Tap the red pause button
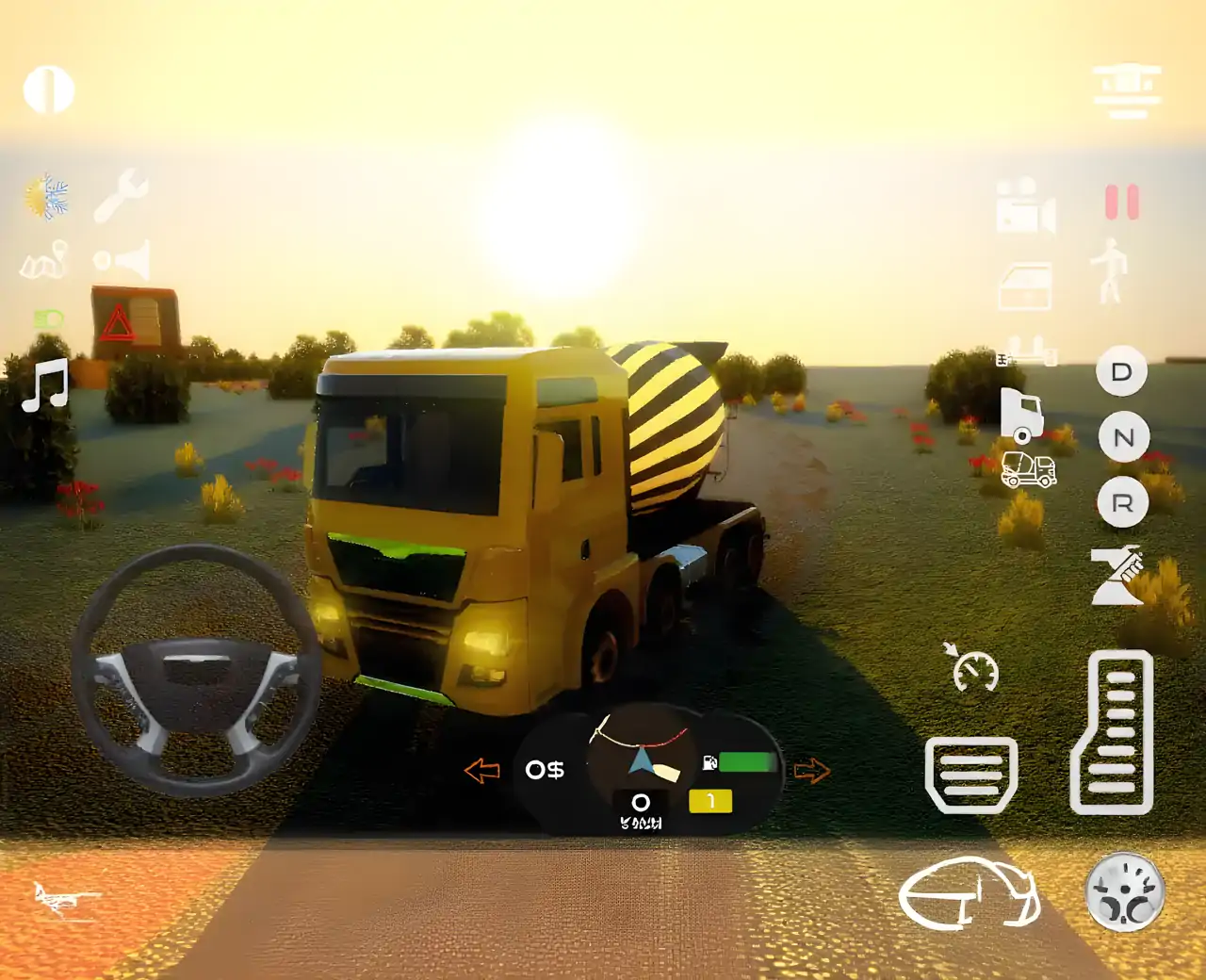Viewport: 1206px width, 980px height. [x=1121, y=203]
